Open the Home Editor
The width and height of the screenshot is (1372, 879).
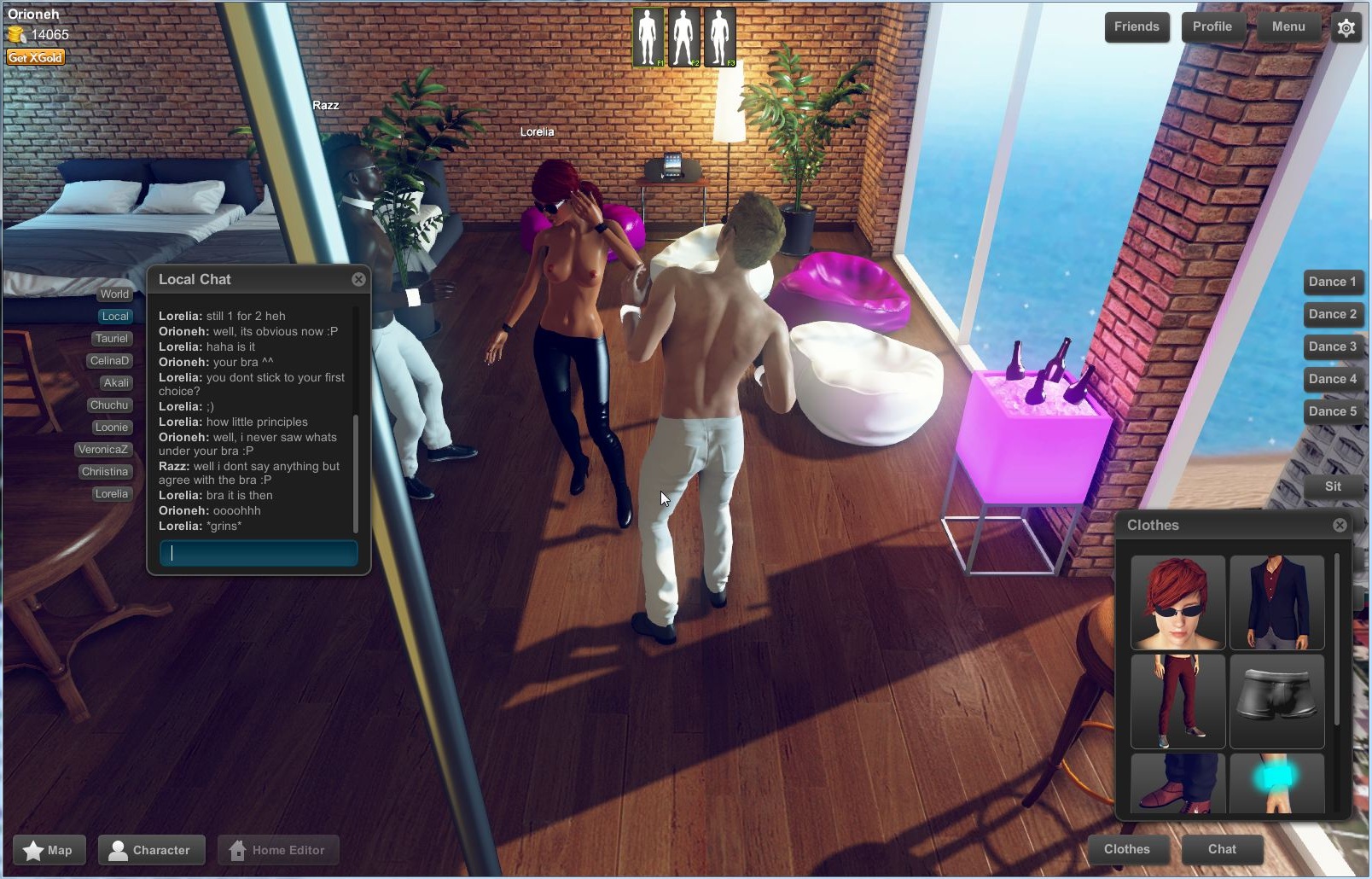pos(278,849)
